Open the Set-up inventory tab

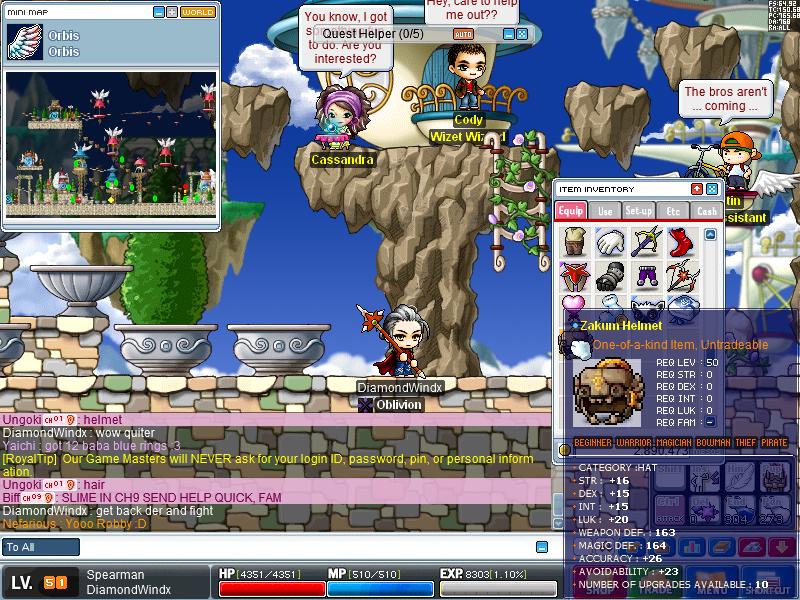[639, 211]
